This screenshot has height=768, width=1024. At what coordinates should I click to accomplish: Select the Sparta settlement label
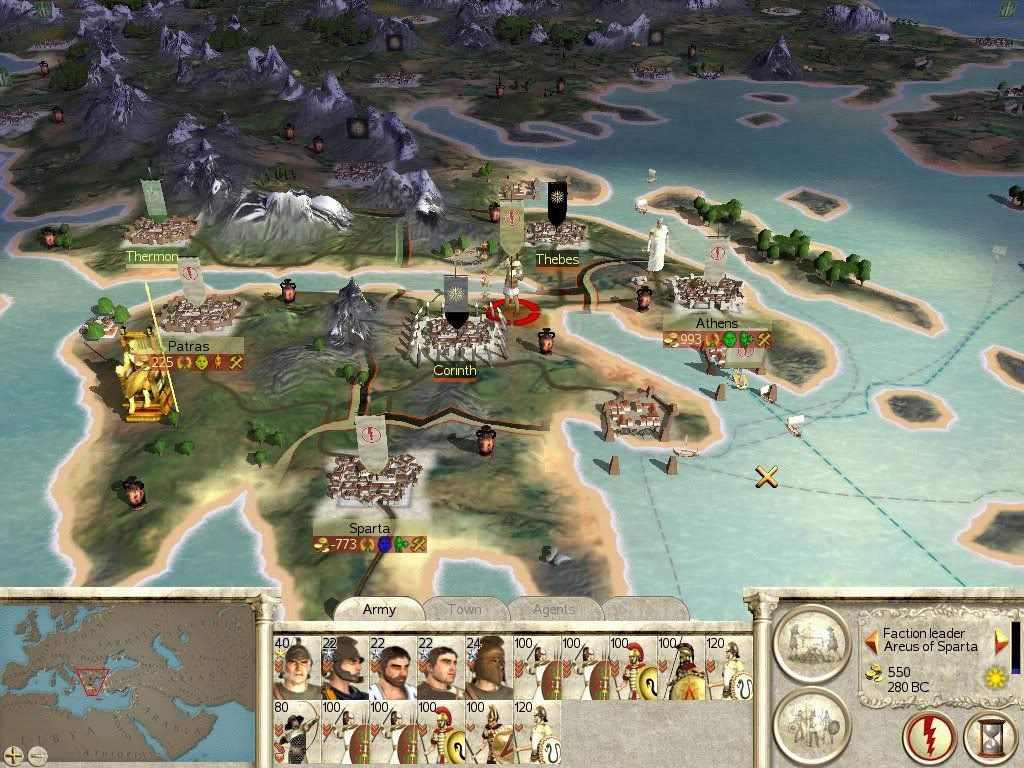click(x=369, y=528)
